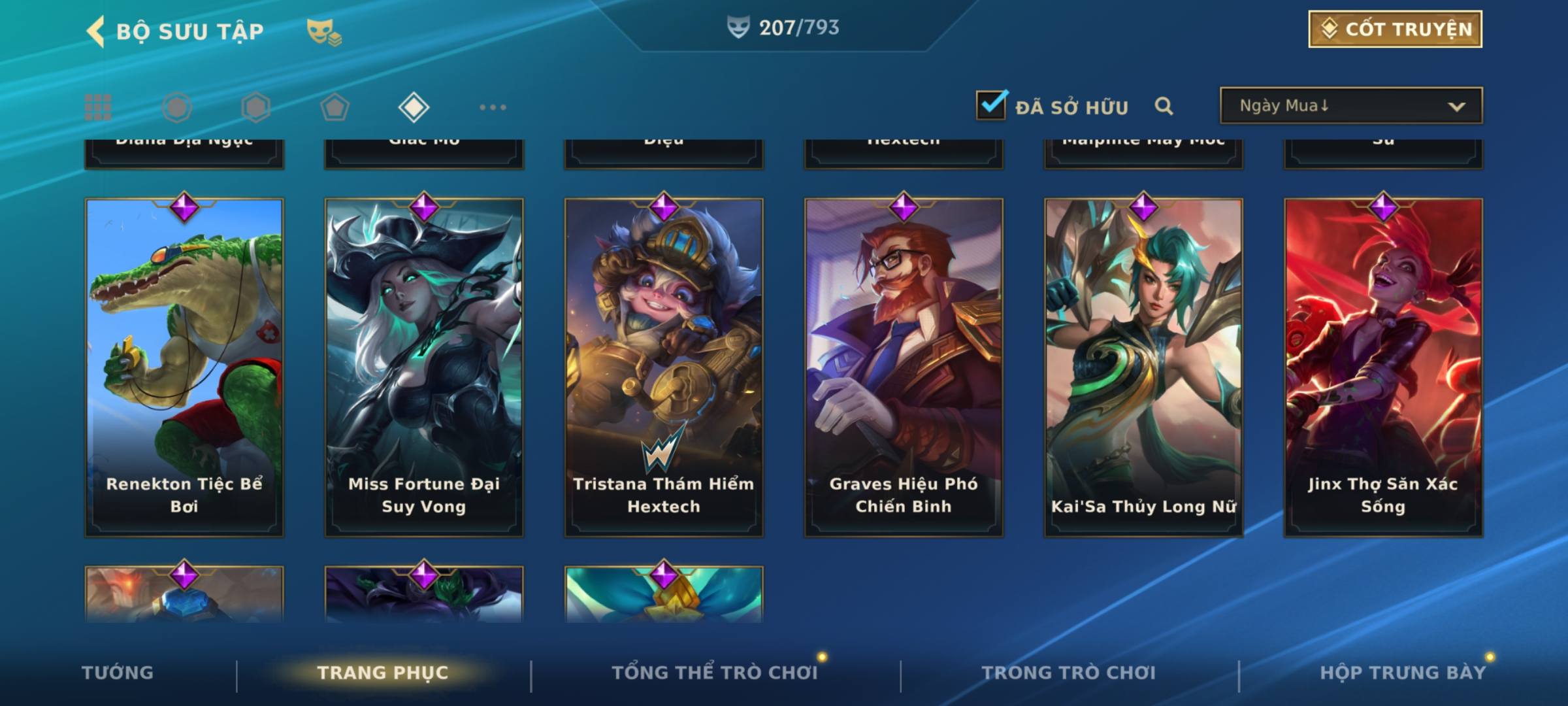Select the grid all-skins filter icon
Screen dimensions: 1568x706
tap(98, 107)
